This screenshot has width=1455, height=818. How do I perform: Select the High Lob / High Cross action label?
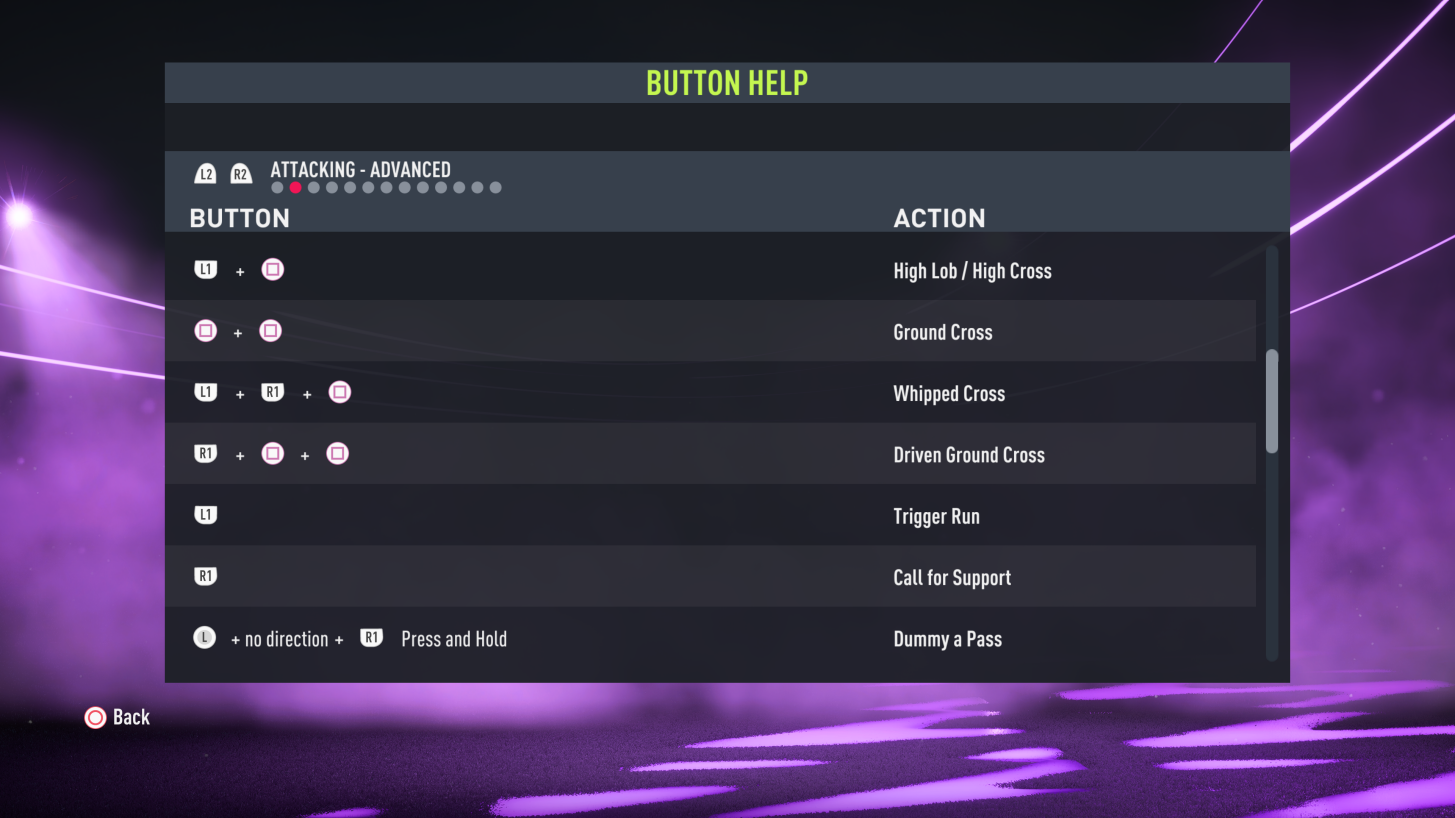pyautogui.click(x=972, y=270)
